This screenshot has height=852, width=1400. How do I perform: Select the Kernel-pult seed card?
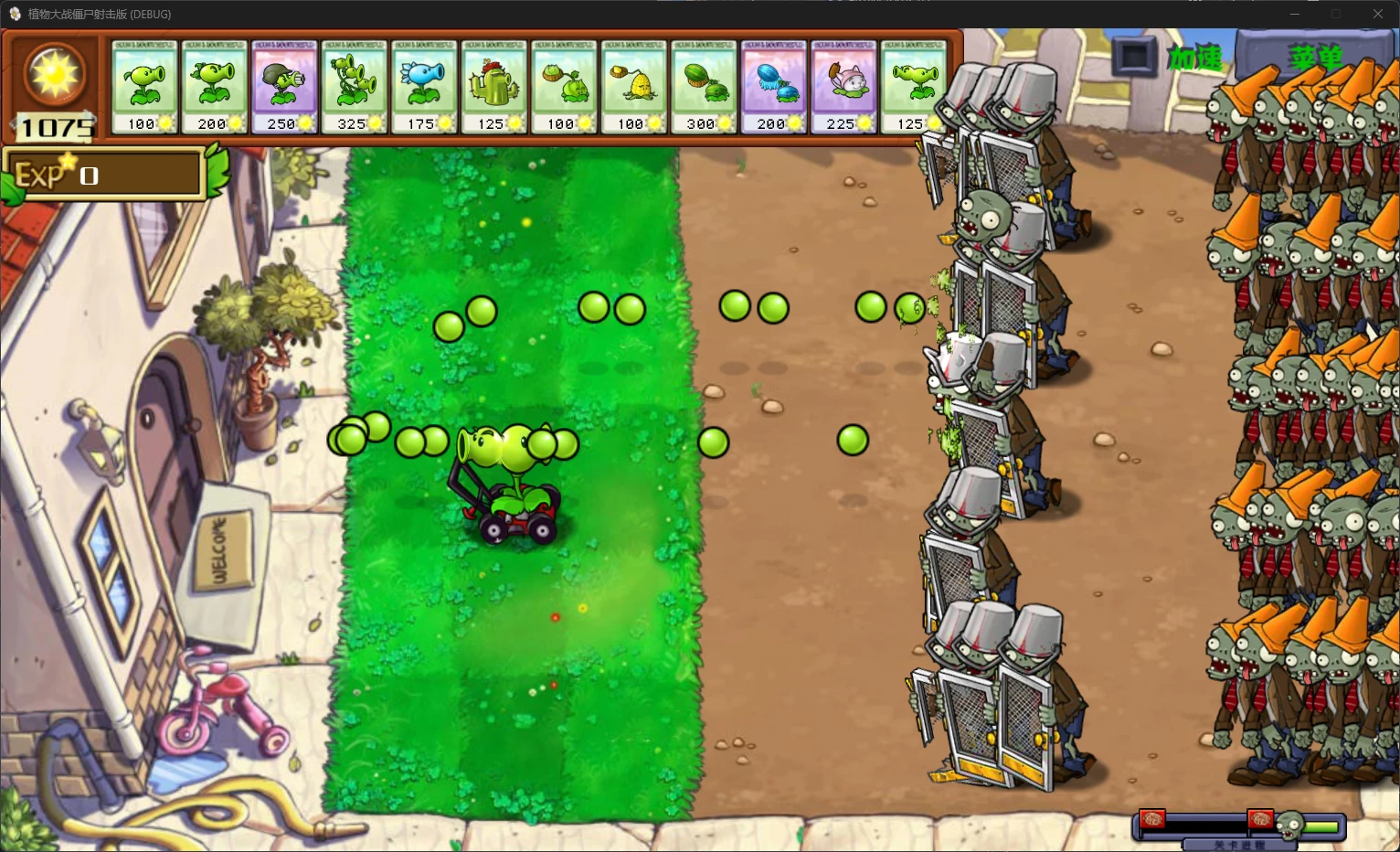pyautogui.click(x=633, y=87)
